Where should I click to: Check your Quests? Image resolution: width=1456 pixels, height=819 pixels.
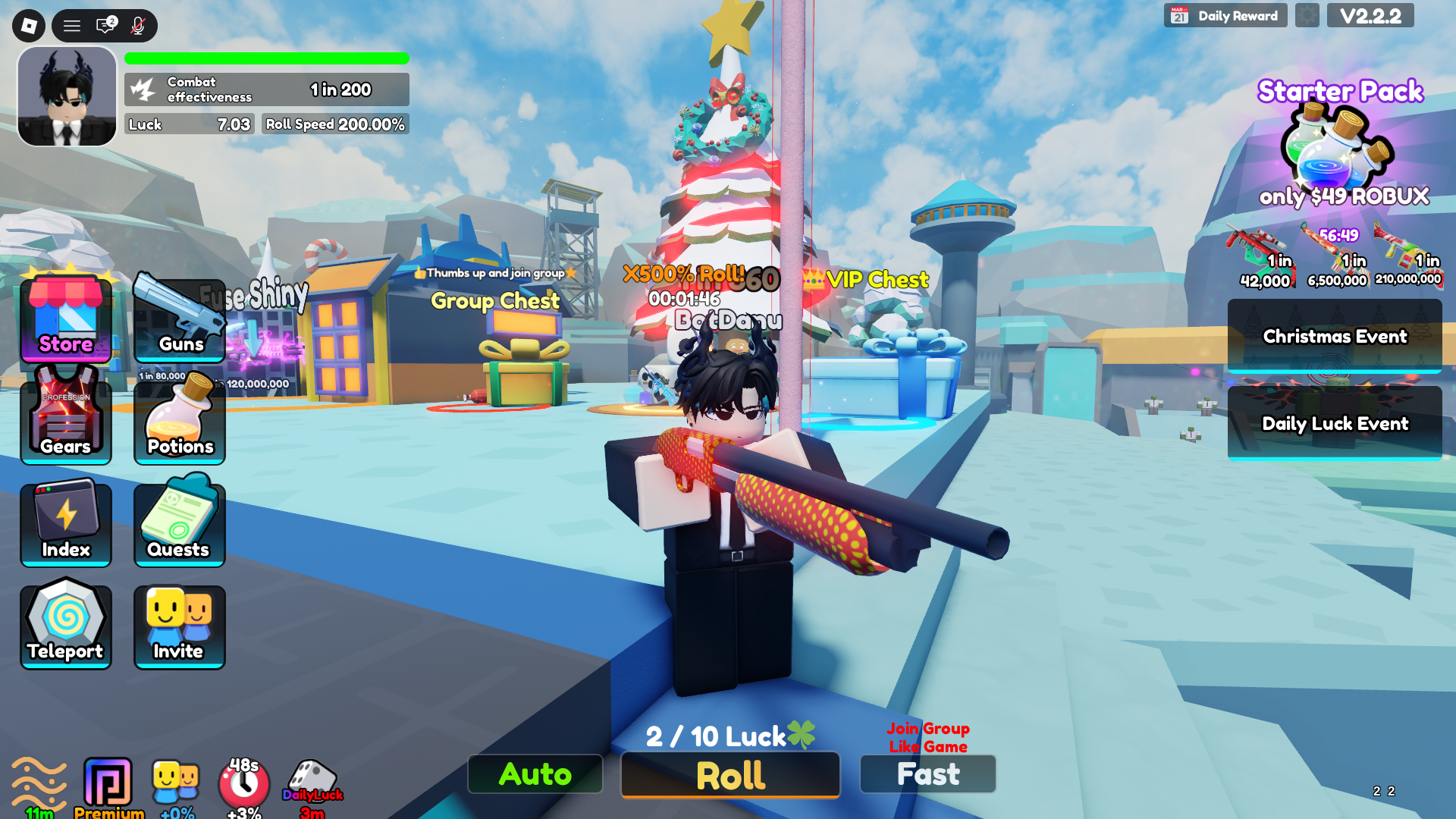pyautogui.click(x=179, y=523)
